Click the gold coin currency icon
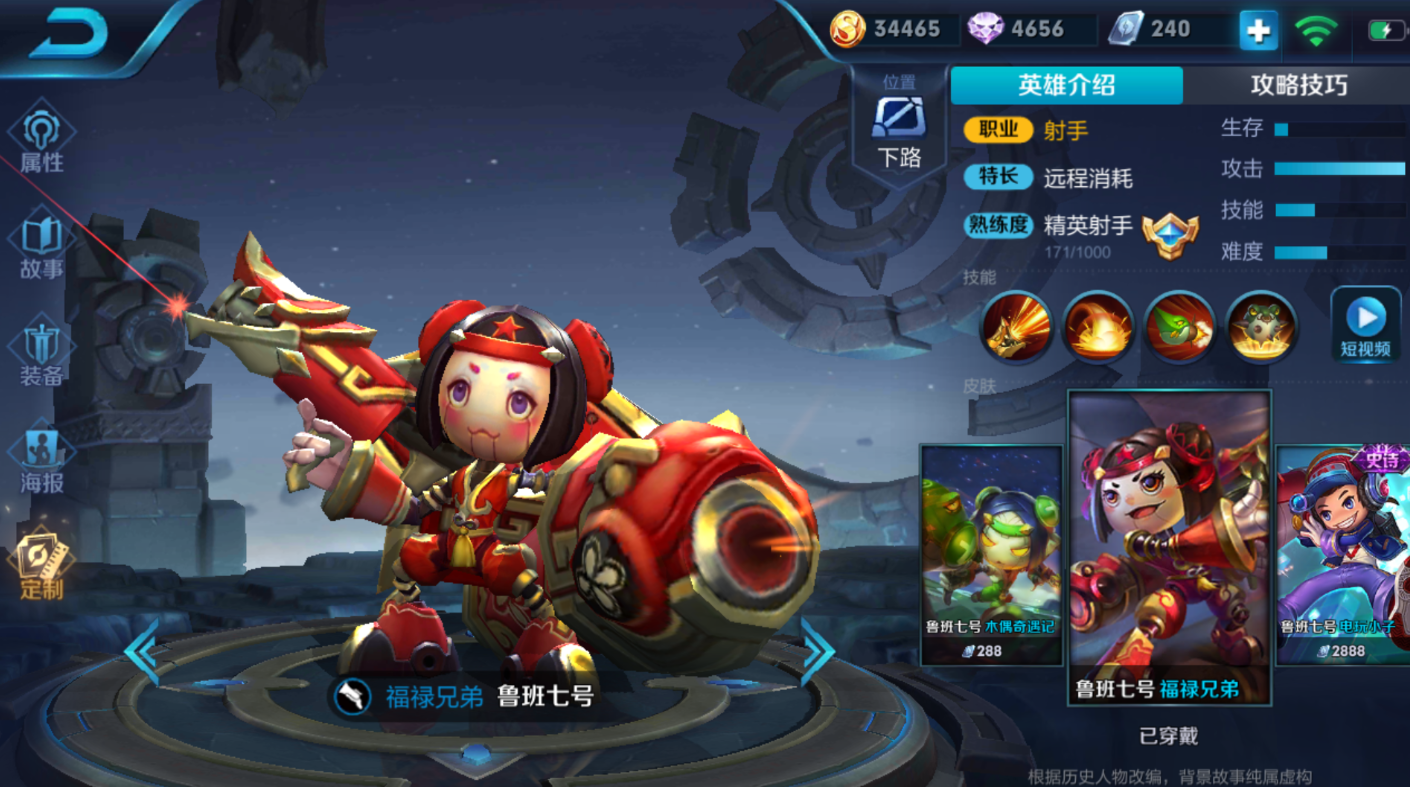This screenshot has height=787, width=1410. (850, 27)
